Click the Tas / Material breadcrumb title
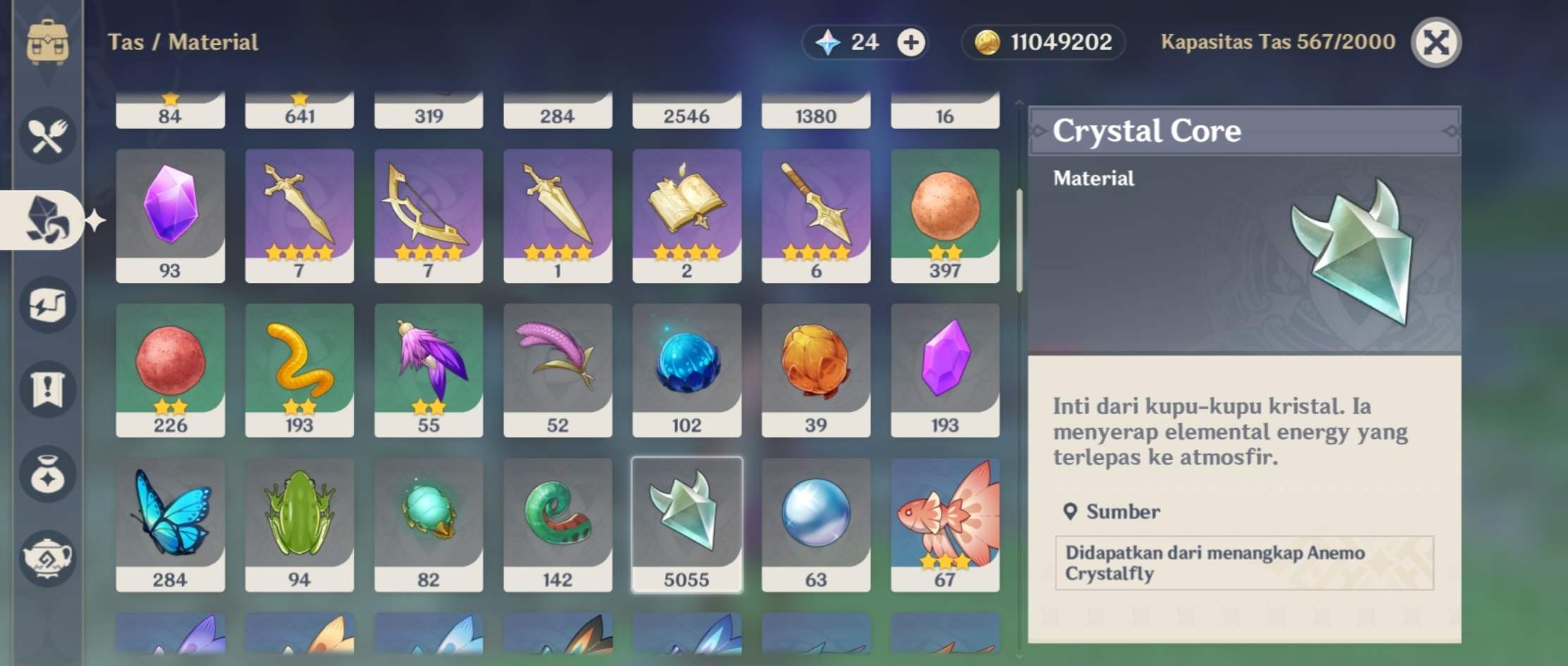1568x666 pixels. click(x=183, y=42)
